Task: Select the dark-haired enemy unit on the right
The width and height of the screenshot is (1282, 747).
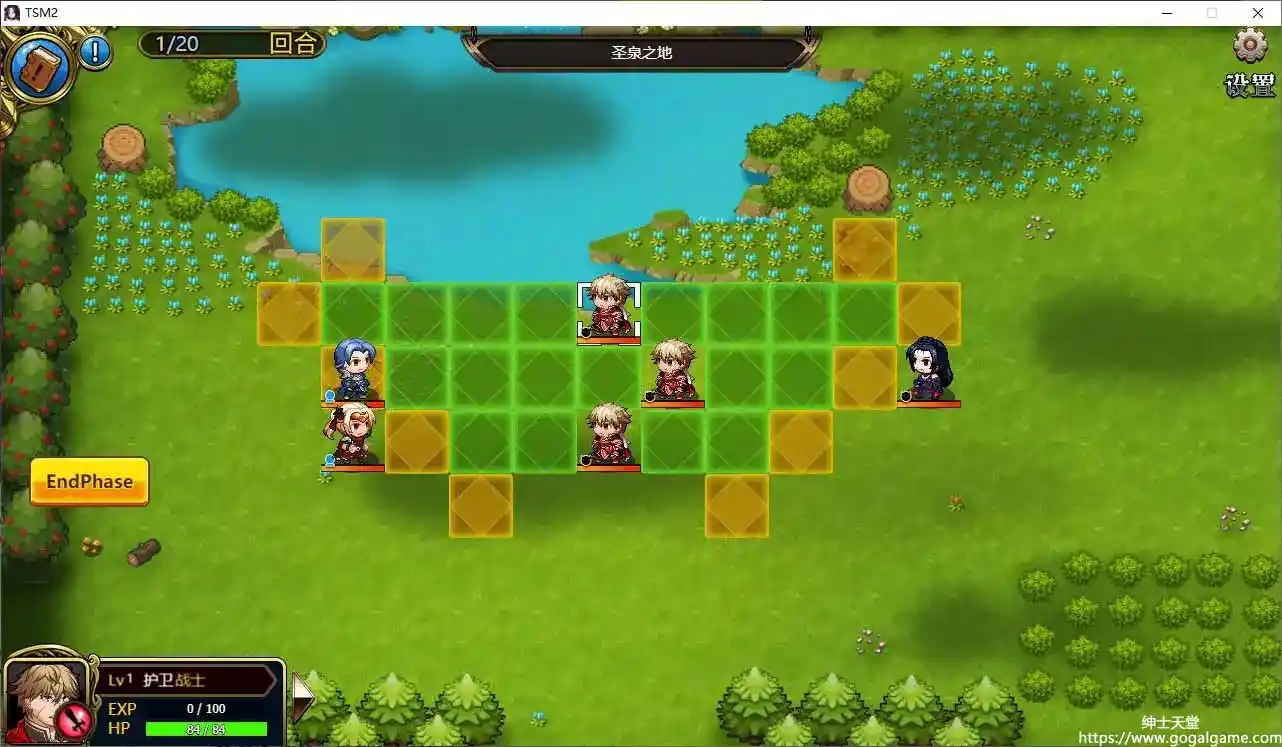Action: [928, 368]
